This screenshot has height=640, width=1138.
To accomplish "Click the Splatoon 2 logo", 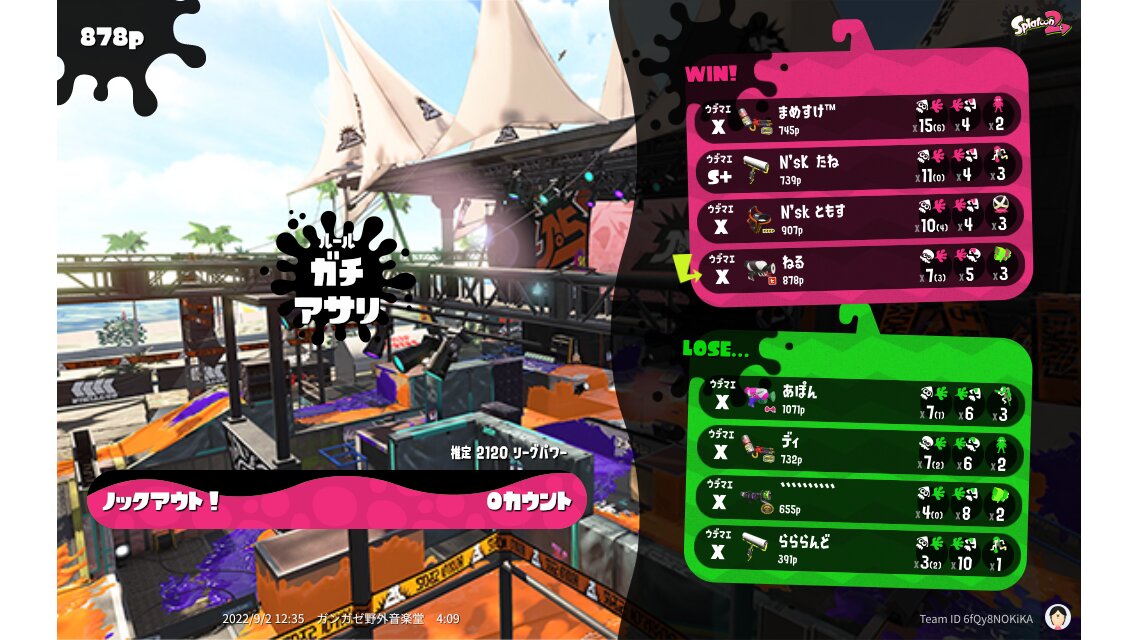I will pyautogui.click(x=1039, y=24).
